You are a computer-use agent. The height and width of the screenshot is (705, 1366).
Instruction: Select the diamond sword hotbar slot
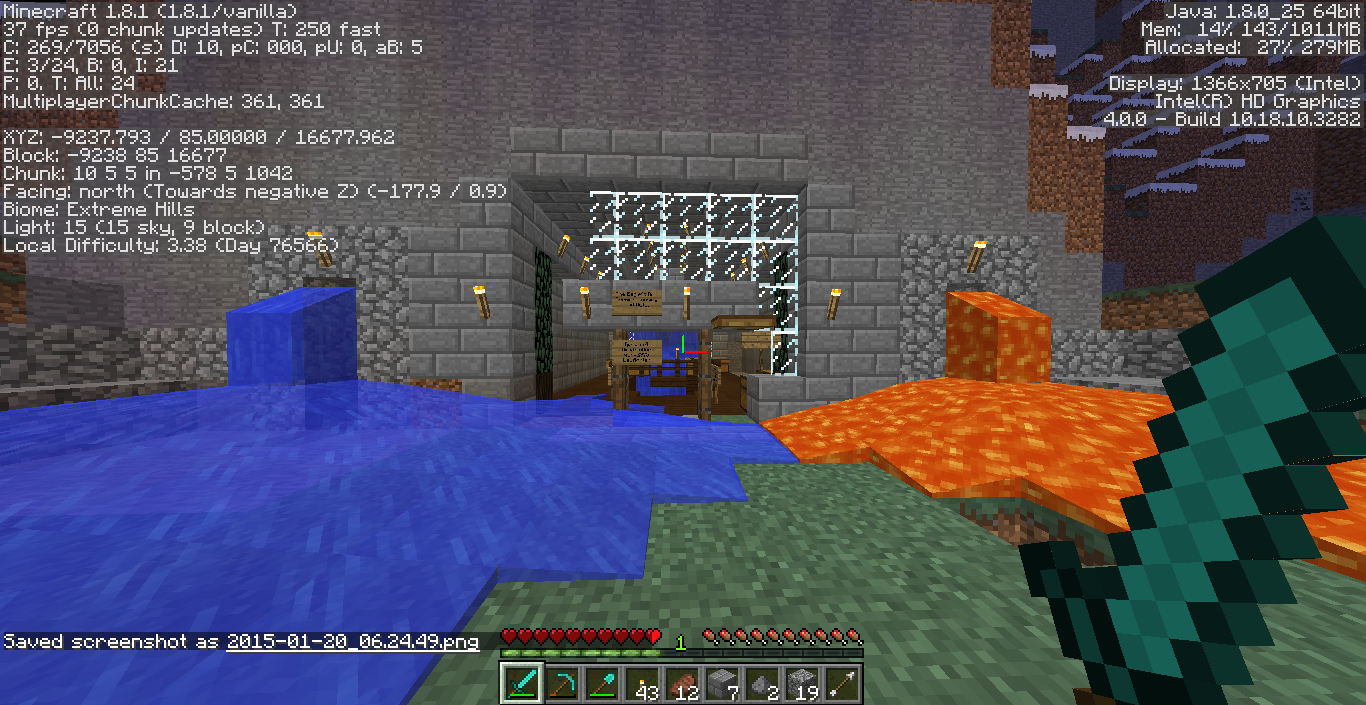[x=522, y=683]
